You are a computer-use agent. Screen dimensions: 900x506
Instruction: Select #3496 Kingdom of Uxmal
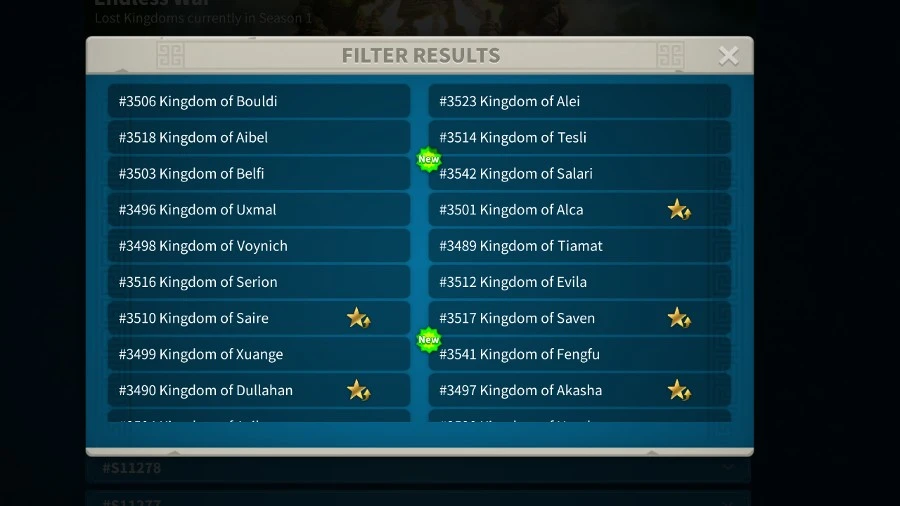click(258, 210)
